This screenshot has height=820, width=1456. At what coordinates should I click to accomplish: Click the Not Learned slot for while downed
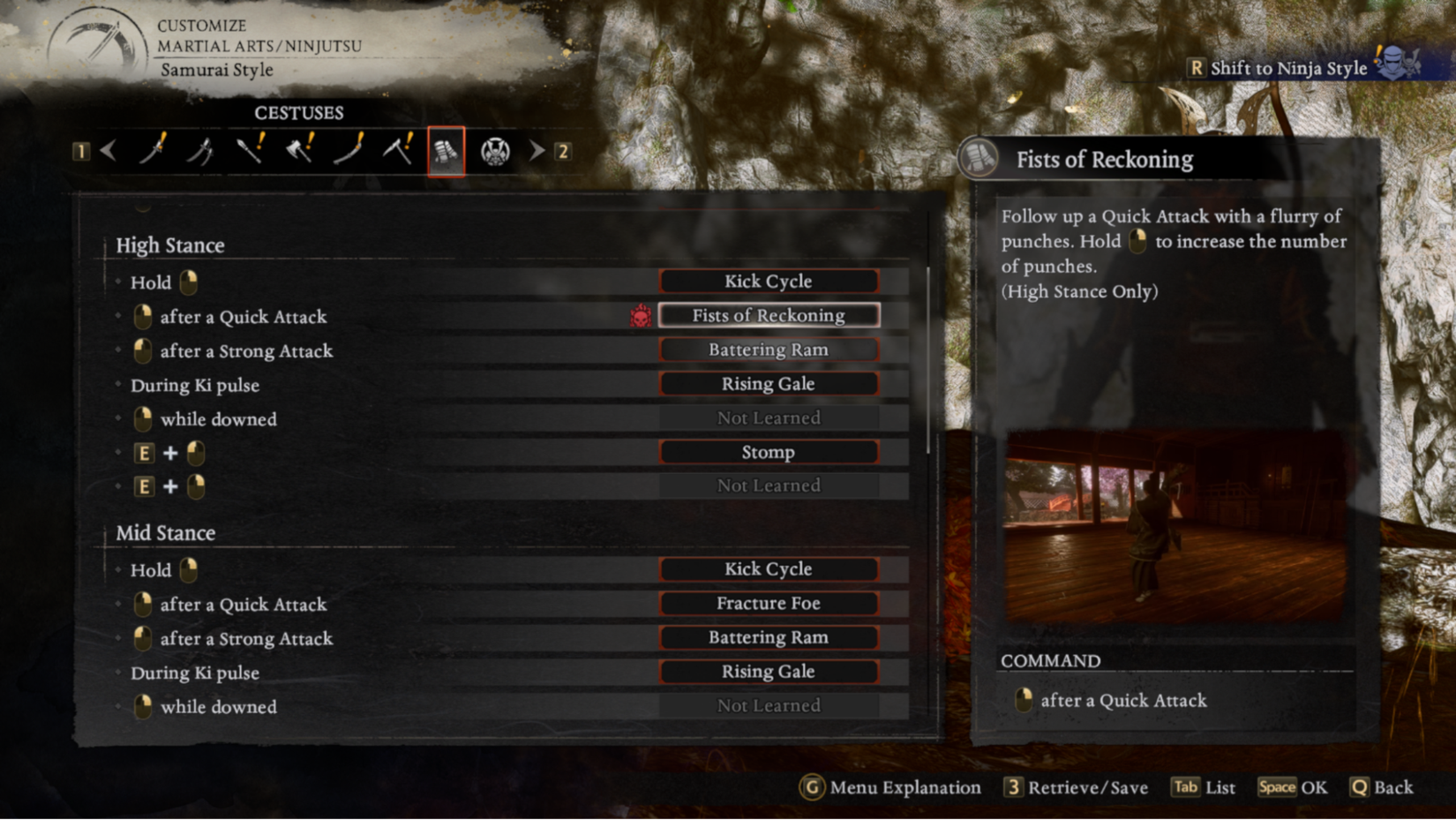click(769, 418)
